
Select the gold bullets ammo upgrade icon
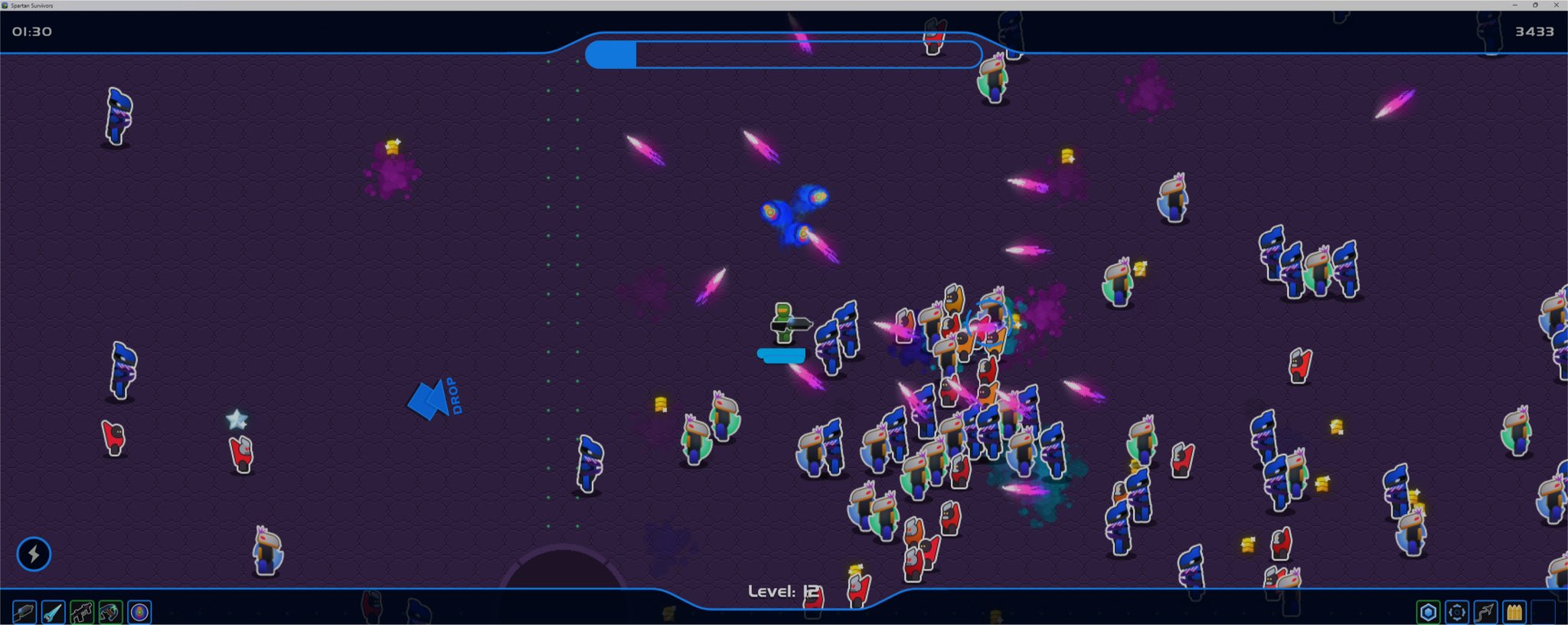click(x=1514, y=612)
